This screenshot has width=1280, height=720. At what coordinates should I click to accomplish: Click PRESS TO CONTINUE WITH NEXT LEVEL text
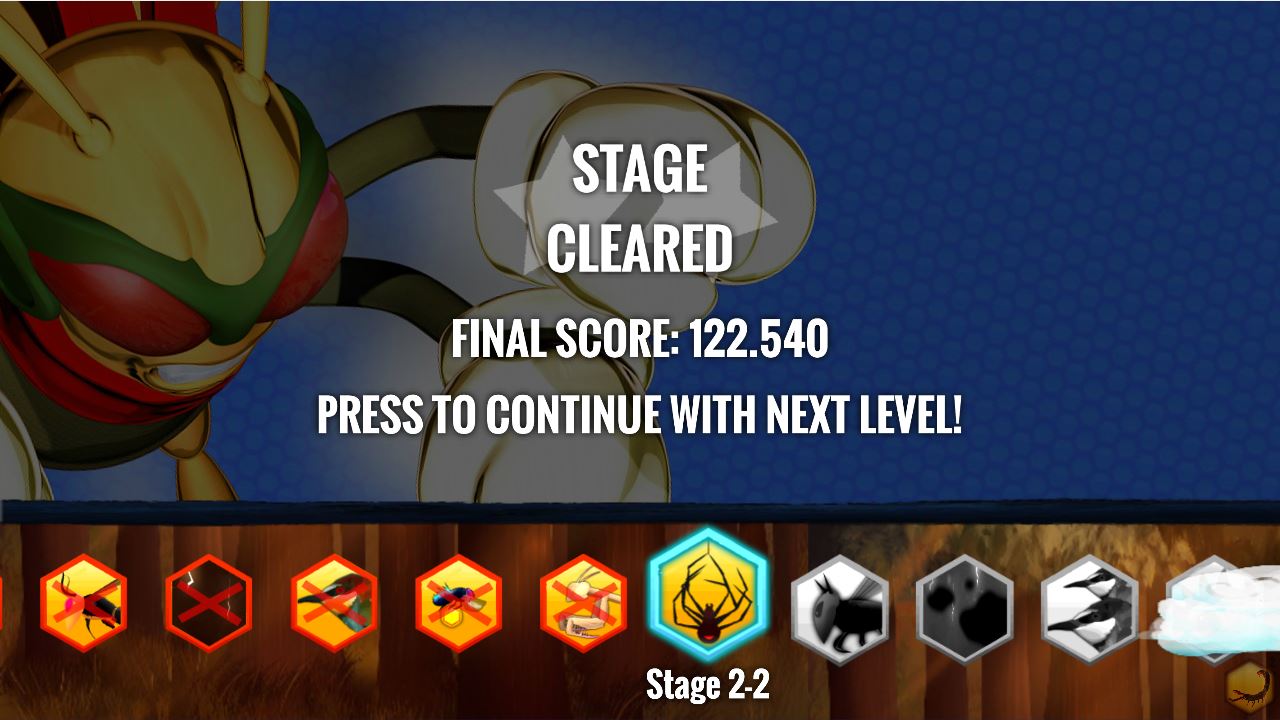tap(640, 411)
